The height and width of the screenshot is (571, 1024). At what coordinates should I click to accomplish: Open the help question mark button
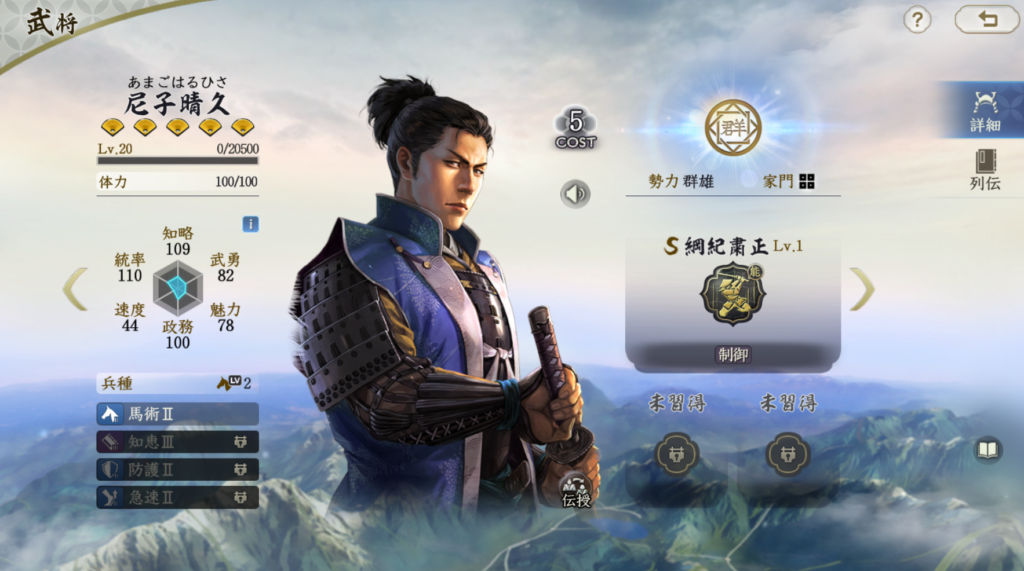tap(917, 19)
